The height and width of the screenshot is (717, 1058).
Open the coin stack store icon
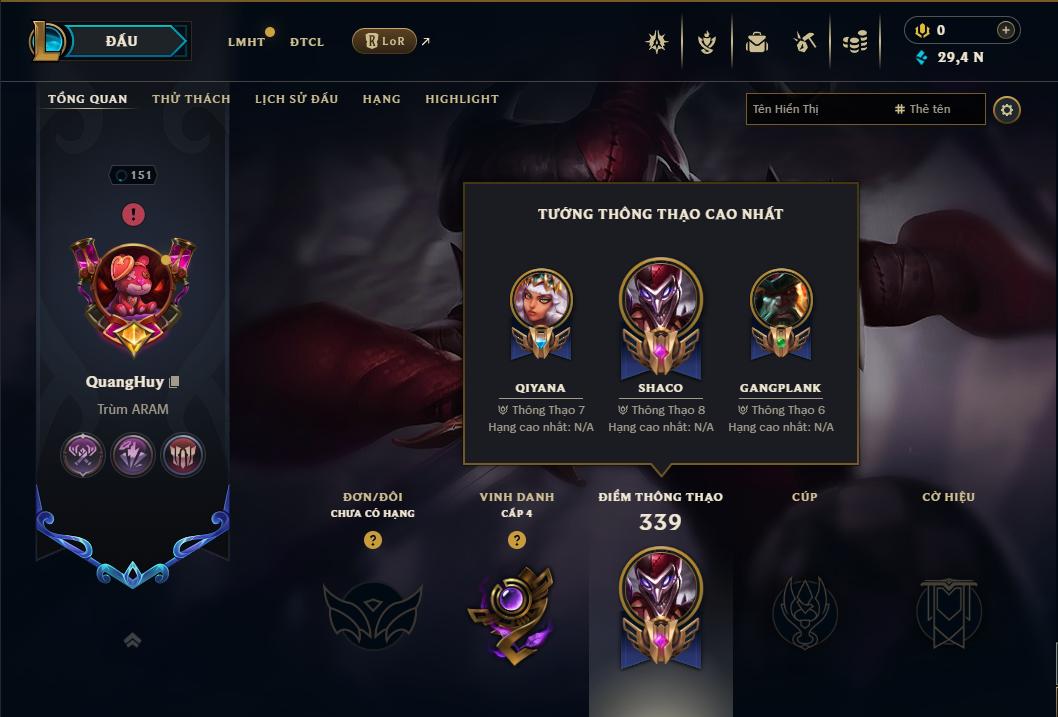point(854,42)
